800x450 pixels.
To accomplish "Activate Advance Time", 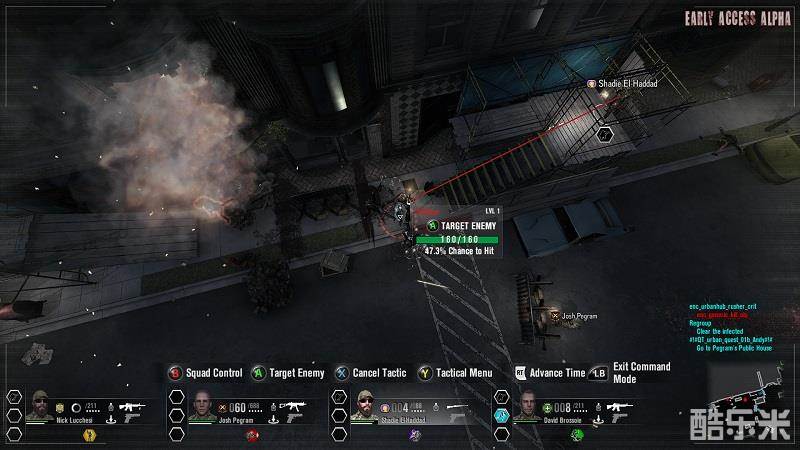I will (548, 373).
